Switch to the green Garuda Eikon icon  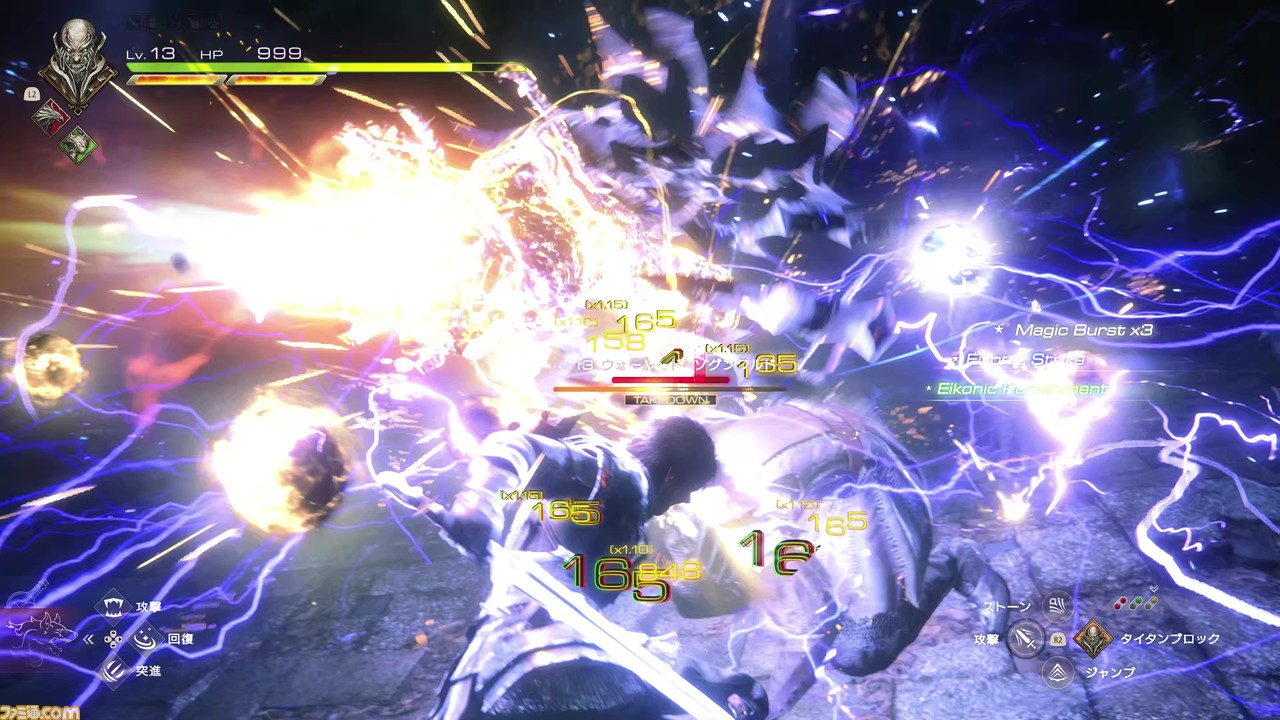pos(76,145)
